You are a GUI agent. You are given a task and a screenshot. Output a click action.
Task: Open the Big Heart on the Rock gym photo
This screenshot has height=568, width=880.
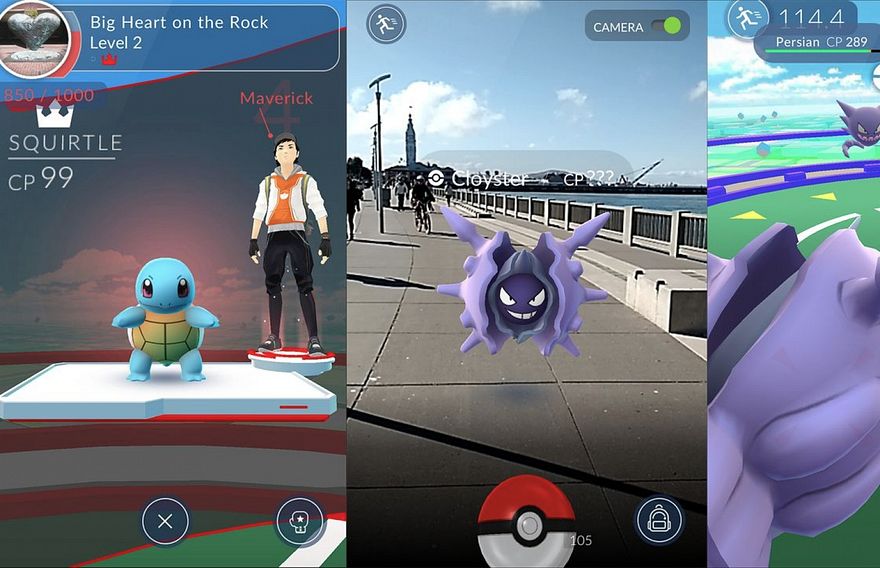(x=35, y=39)
